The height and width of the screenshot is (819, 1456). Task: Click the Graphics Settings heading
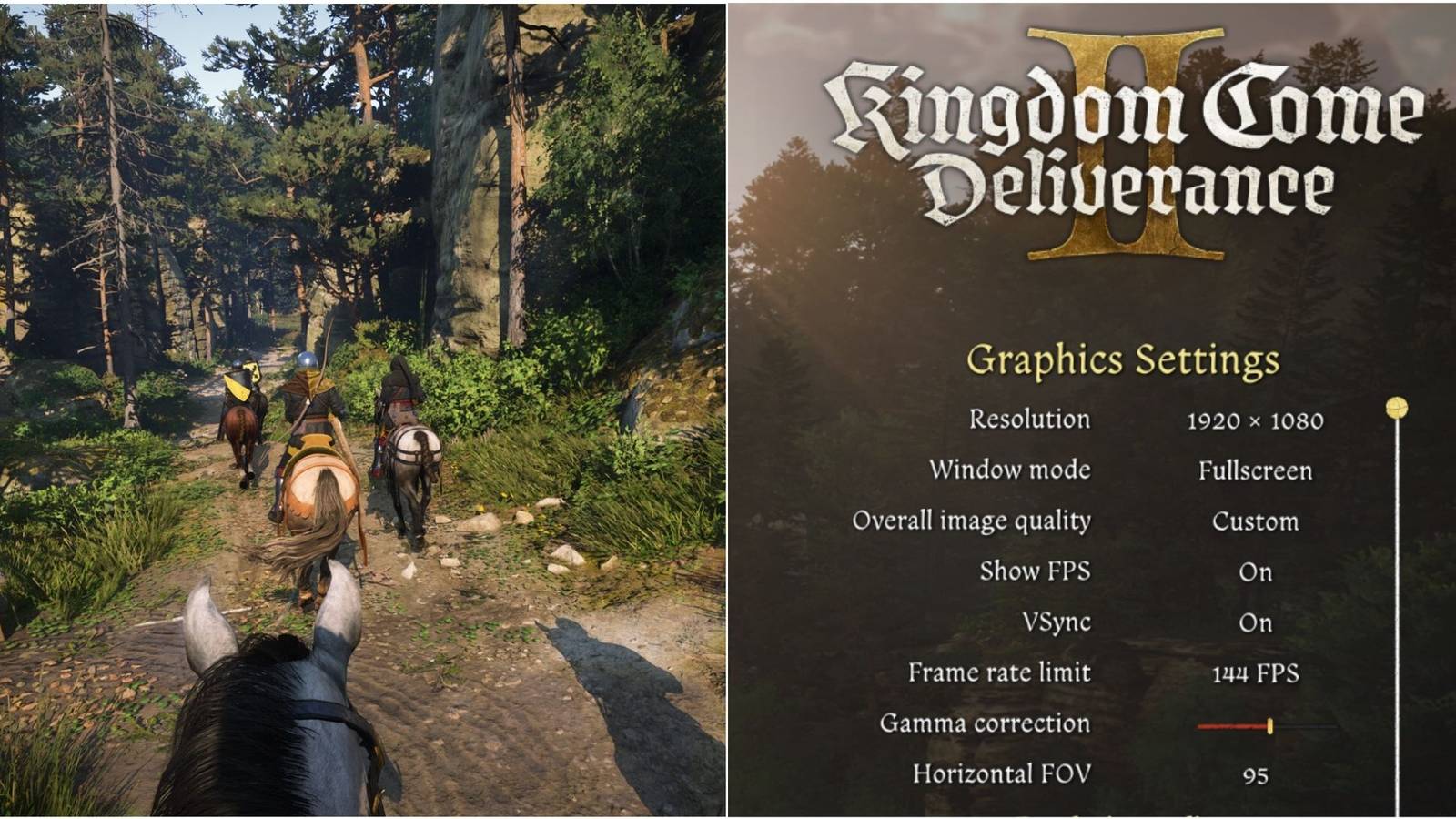1126,359
